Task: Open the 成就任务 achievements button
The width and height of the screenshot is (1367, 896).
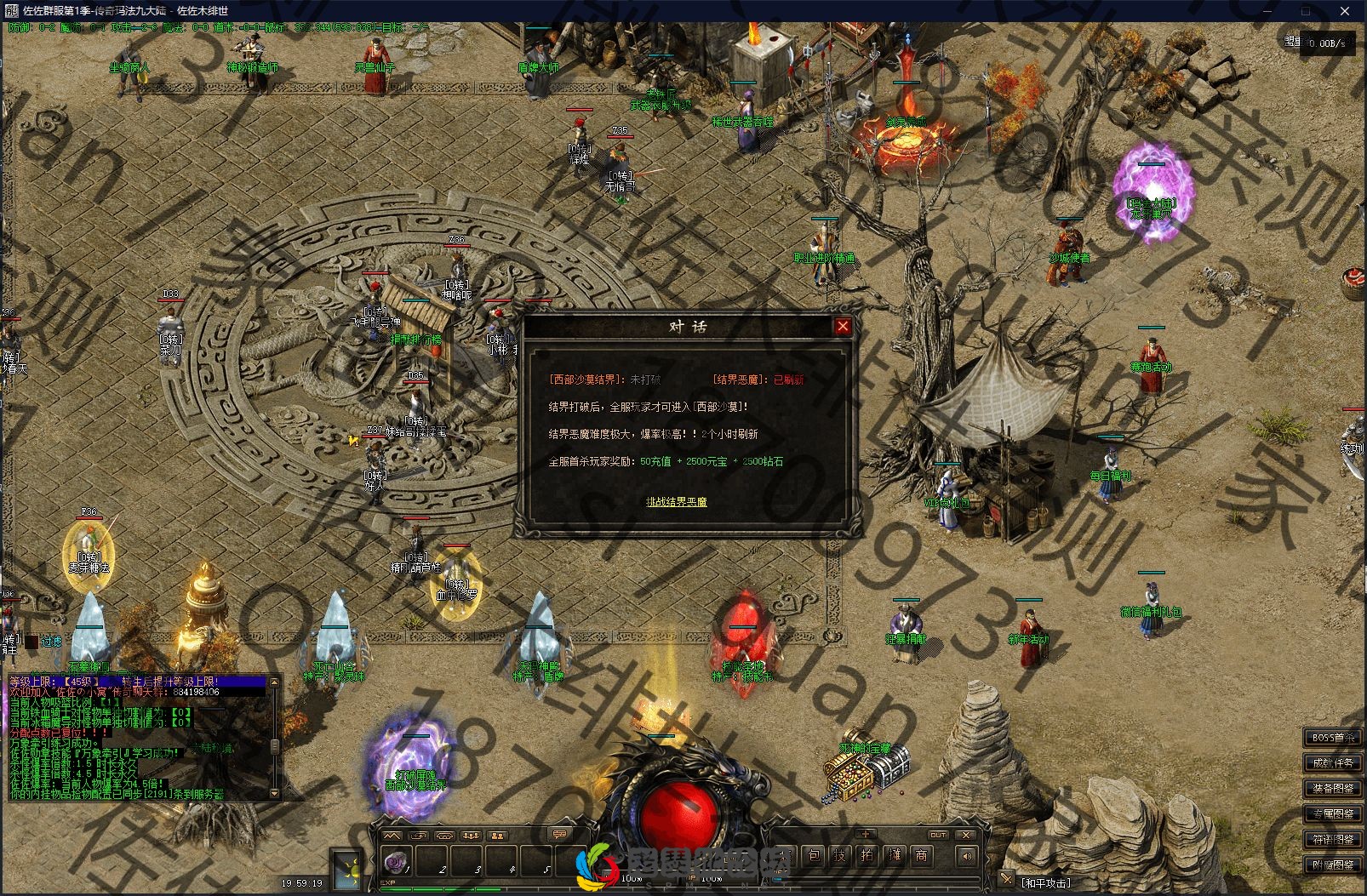Action: click(1333, 763)
